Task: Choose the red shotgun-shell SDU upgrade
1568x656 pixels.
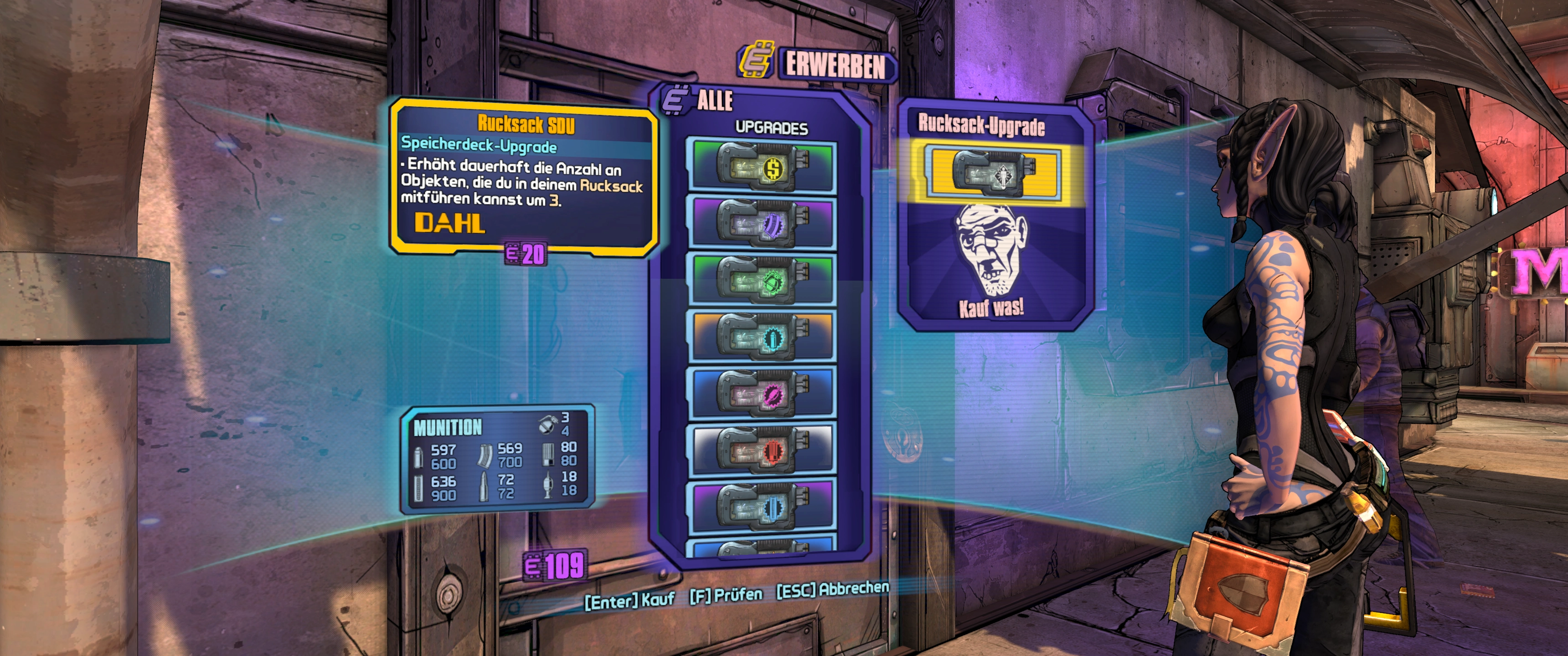Action: 762,450
